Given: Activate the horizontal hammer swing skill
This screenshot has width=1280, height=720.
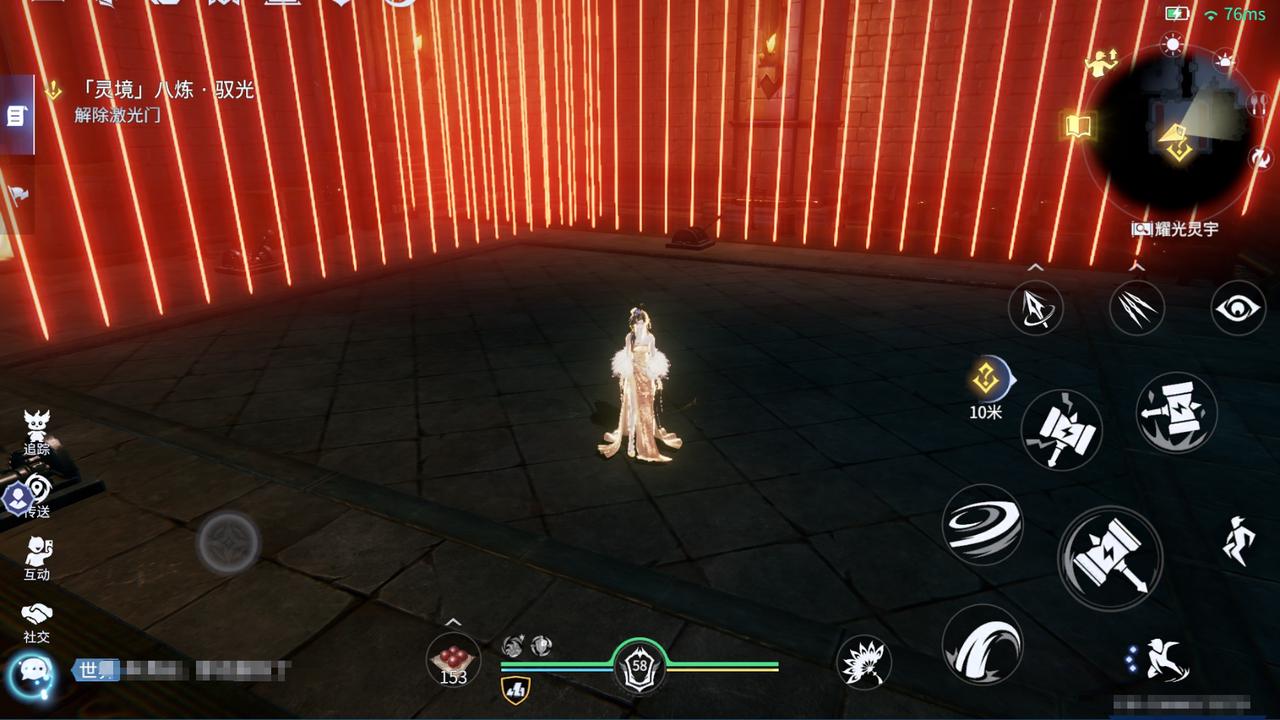Looking at the screenshot, I should [1176, 412].
